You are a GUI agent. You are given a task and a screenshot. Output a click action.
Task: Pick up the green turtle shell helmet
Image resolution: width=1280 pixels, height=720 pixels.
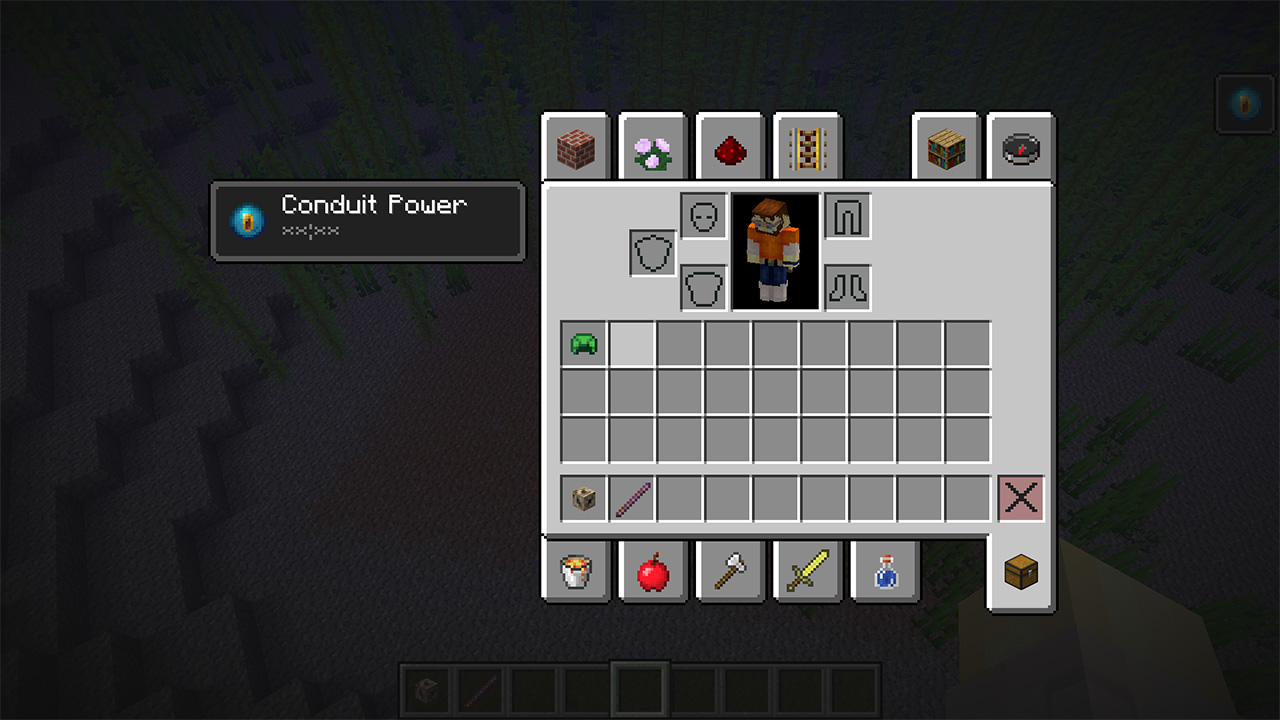coord(584,345)
